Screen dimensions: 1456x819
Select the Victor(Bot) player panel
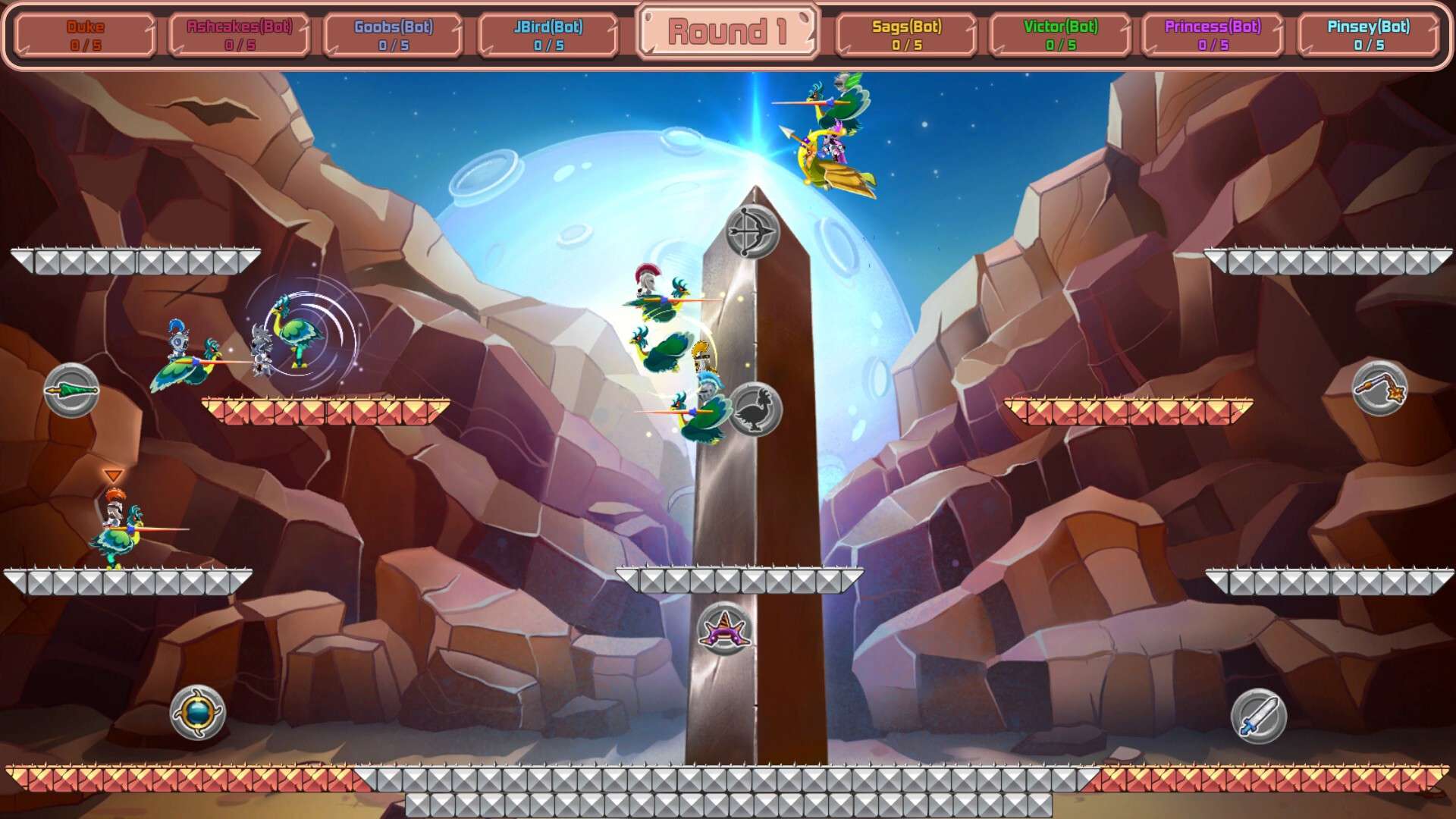[1060, 36]
